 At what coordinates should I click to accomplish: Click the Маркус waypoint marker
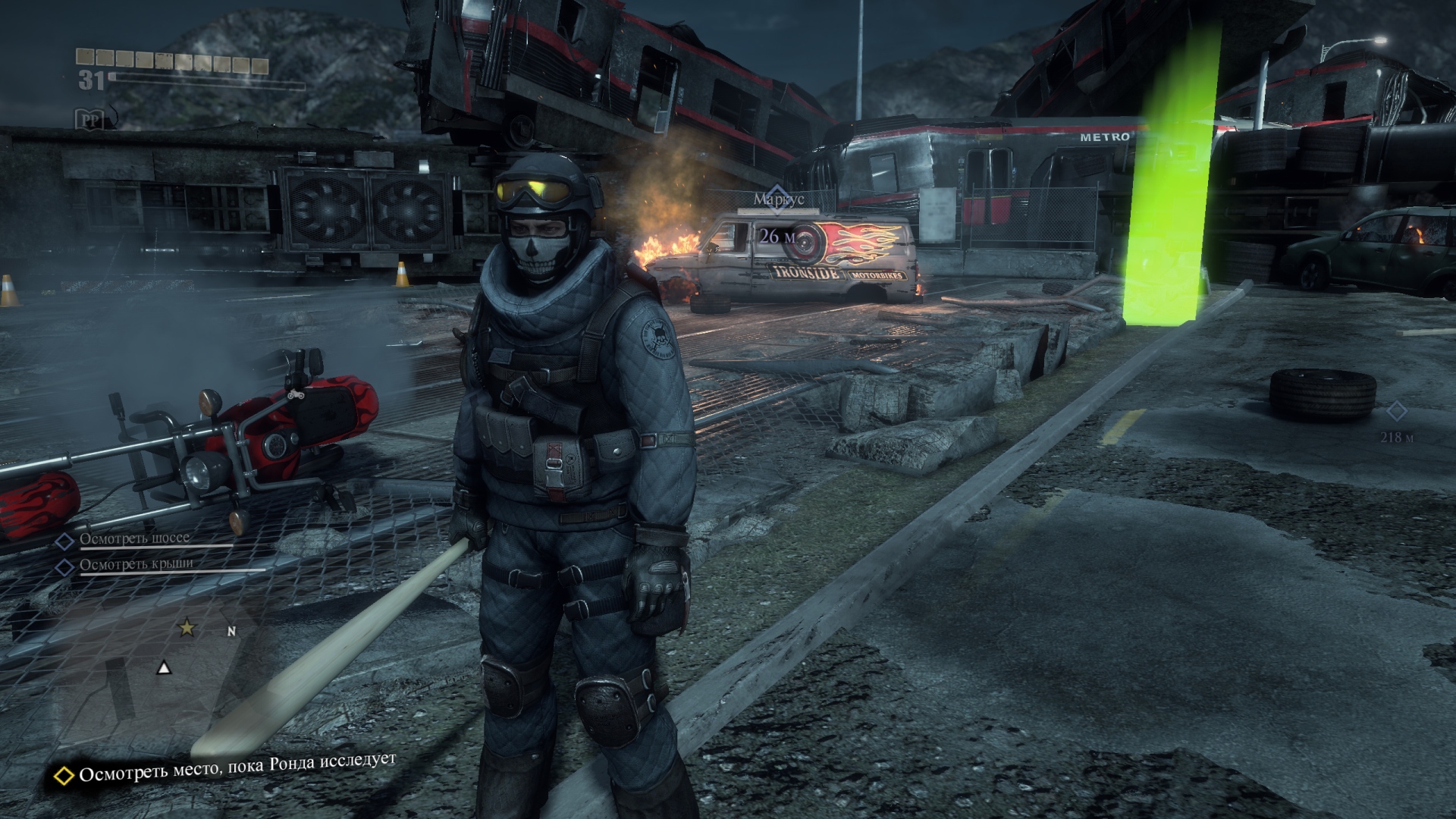pos(773,193)
